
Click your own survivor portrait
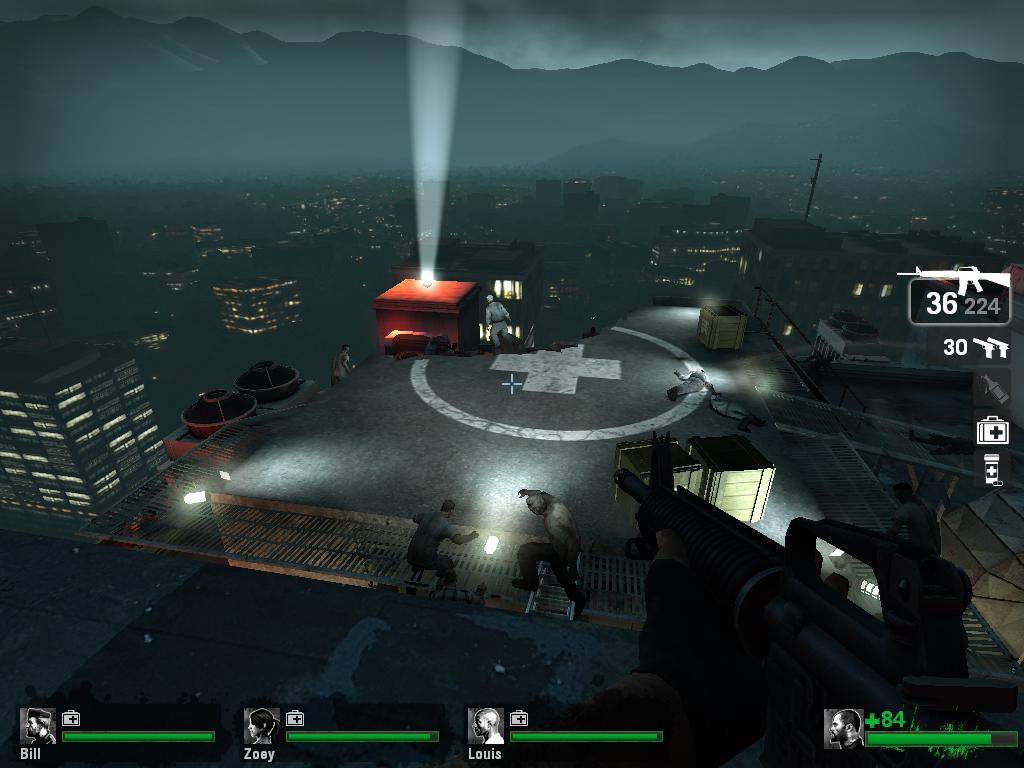[843, 728]
